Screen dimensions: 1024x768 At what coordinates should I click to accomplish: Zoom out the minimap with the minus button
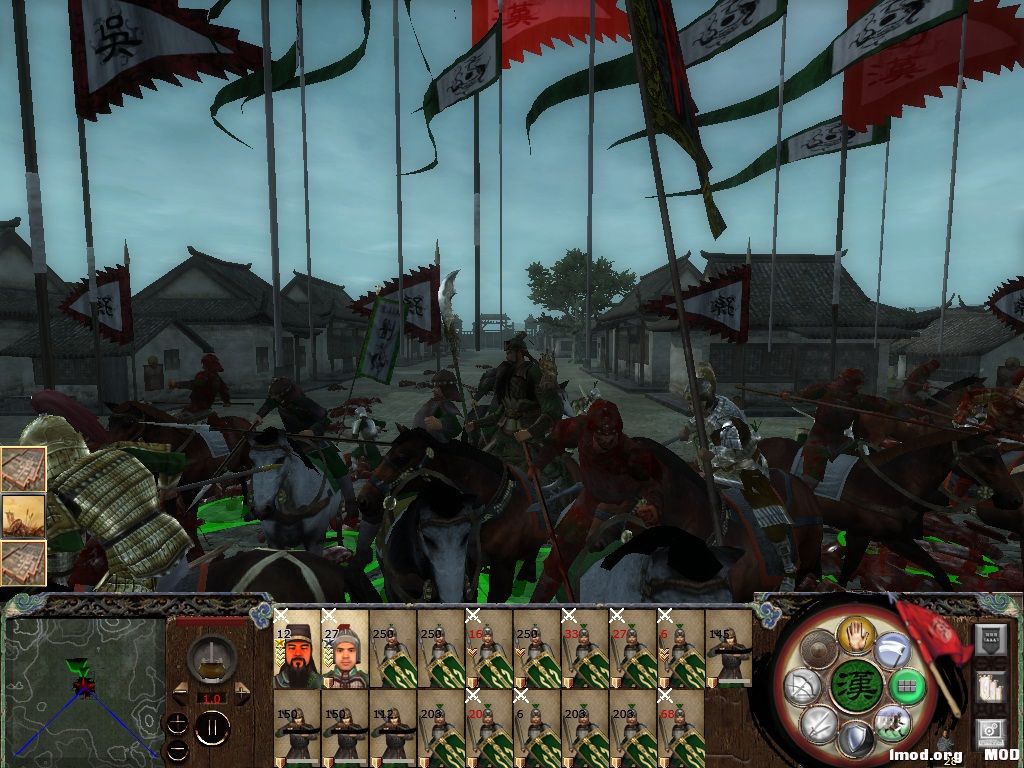click(x=177, y=748)
